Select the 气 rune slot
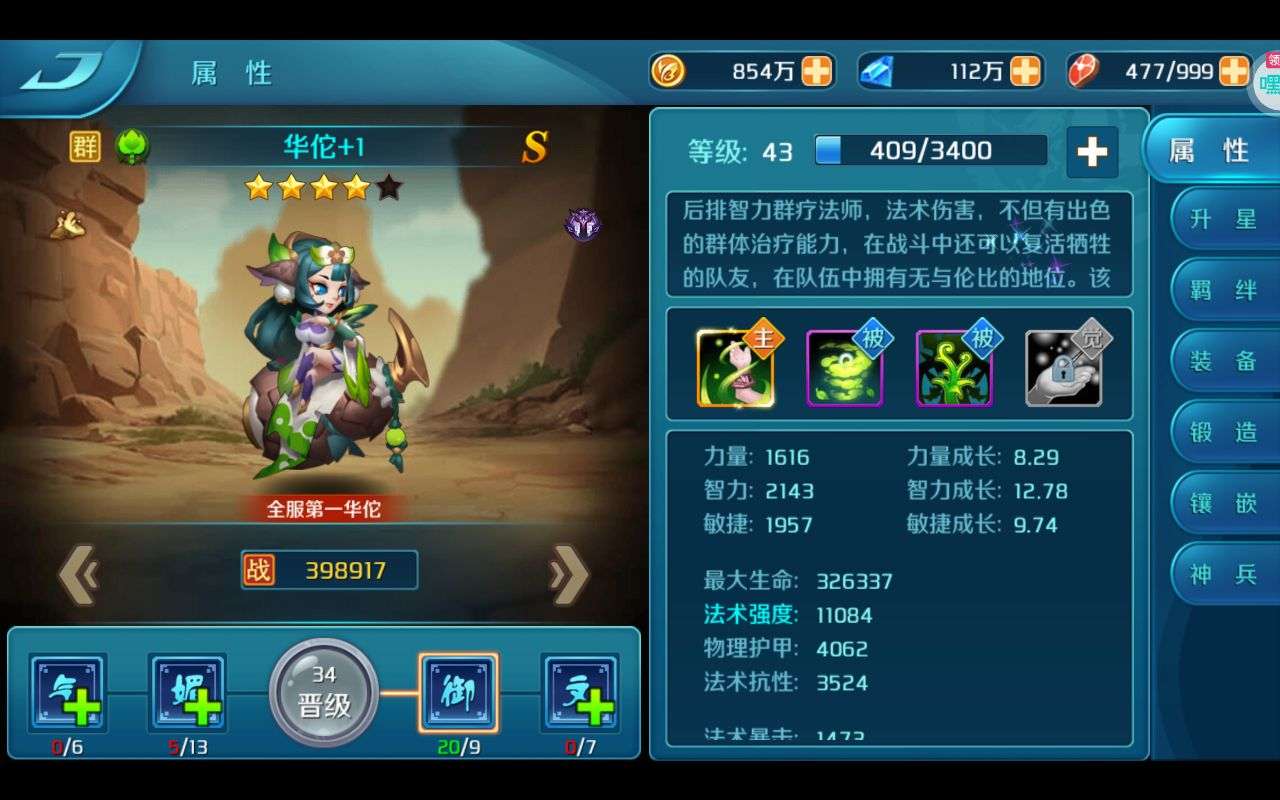 click(x=67, y=692)
